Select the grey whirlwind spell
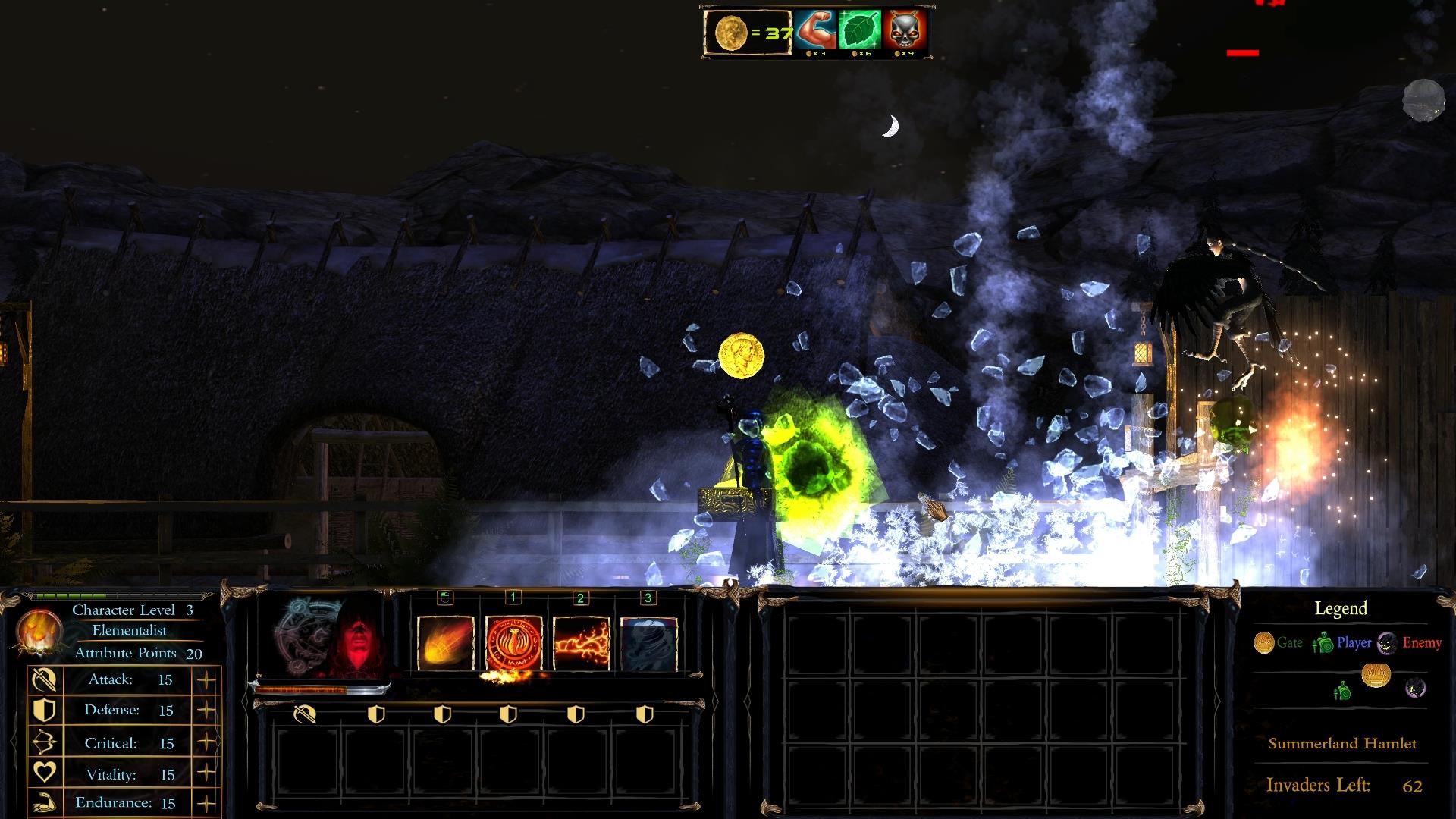 [649, 643]
